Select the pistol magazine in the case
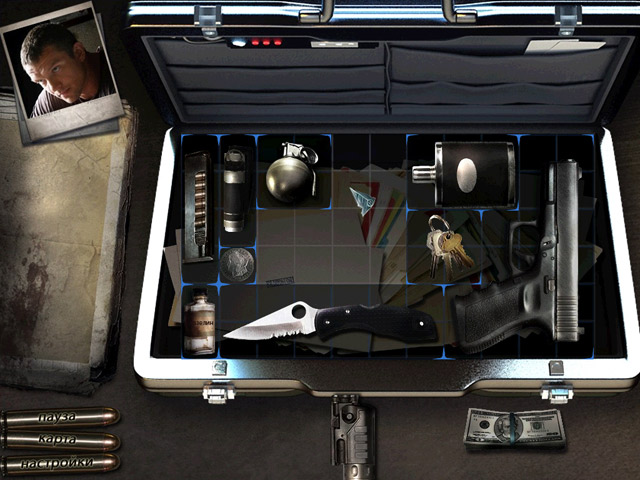 click(198, 205)
